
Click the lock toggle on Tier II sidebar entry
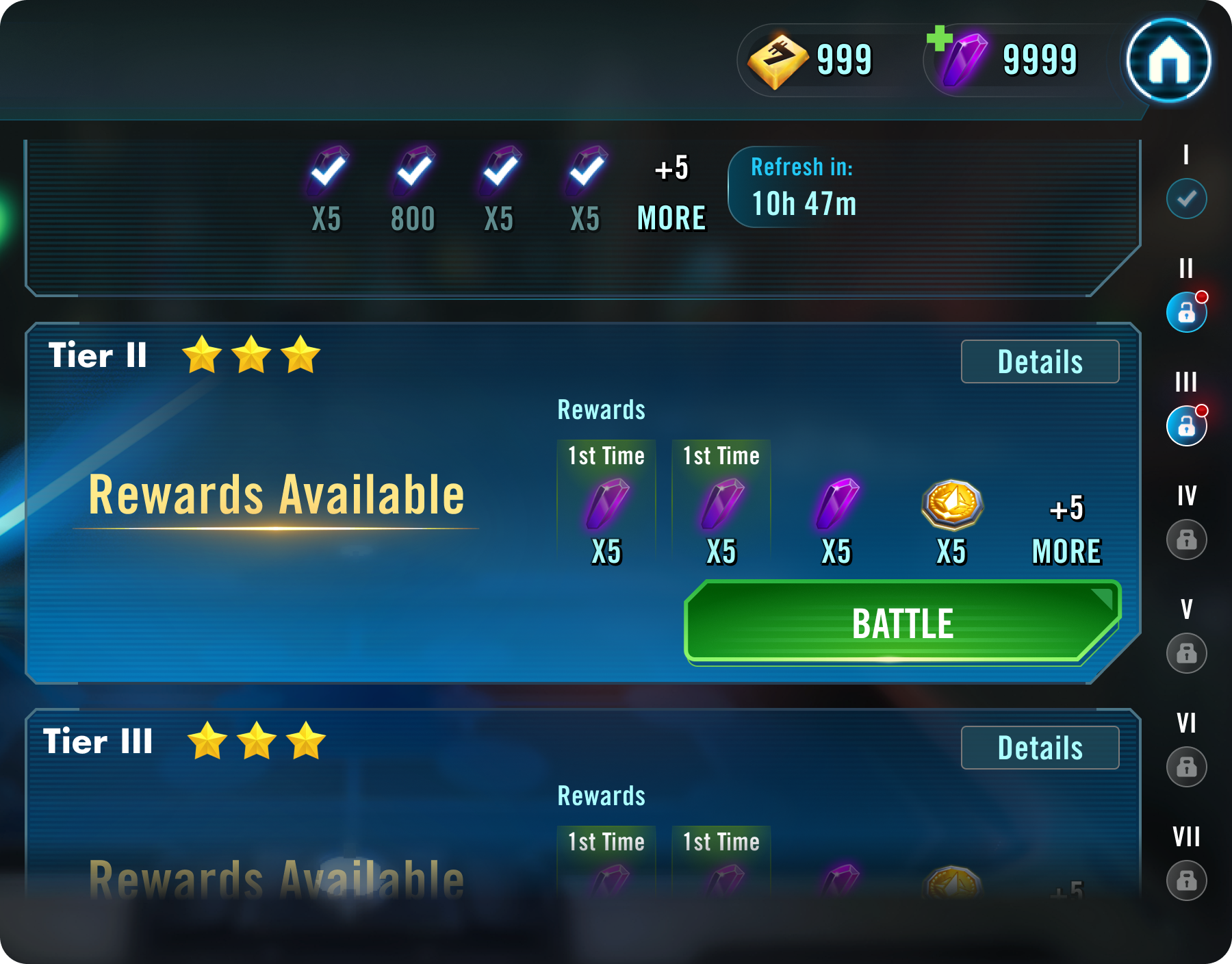[1186, 312]
